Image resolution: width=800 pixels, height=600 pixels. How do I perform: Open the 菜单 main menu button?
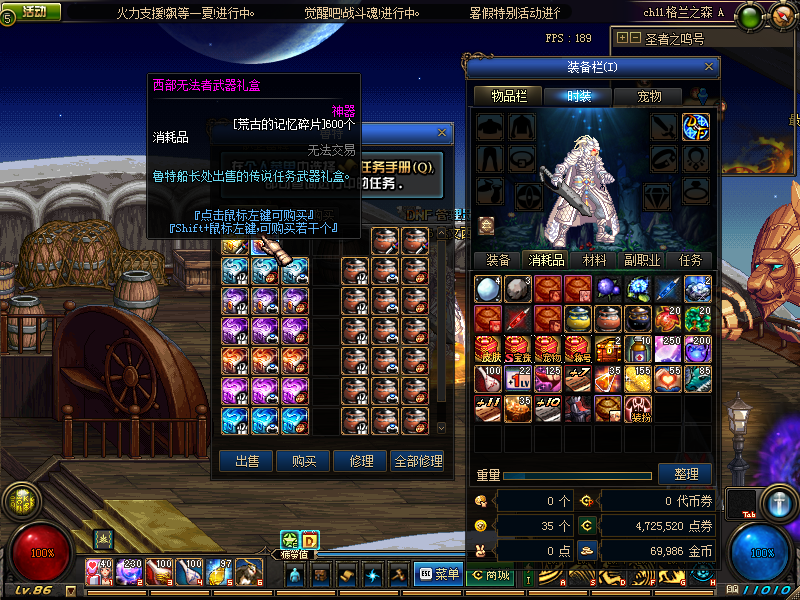[439, 574]
